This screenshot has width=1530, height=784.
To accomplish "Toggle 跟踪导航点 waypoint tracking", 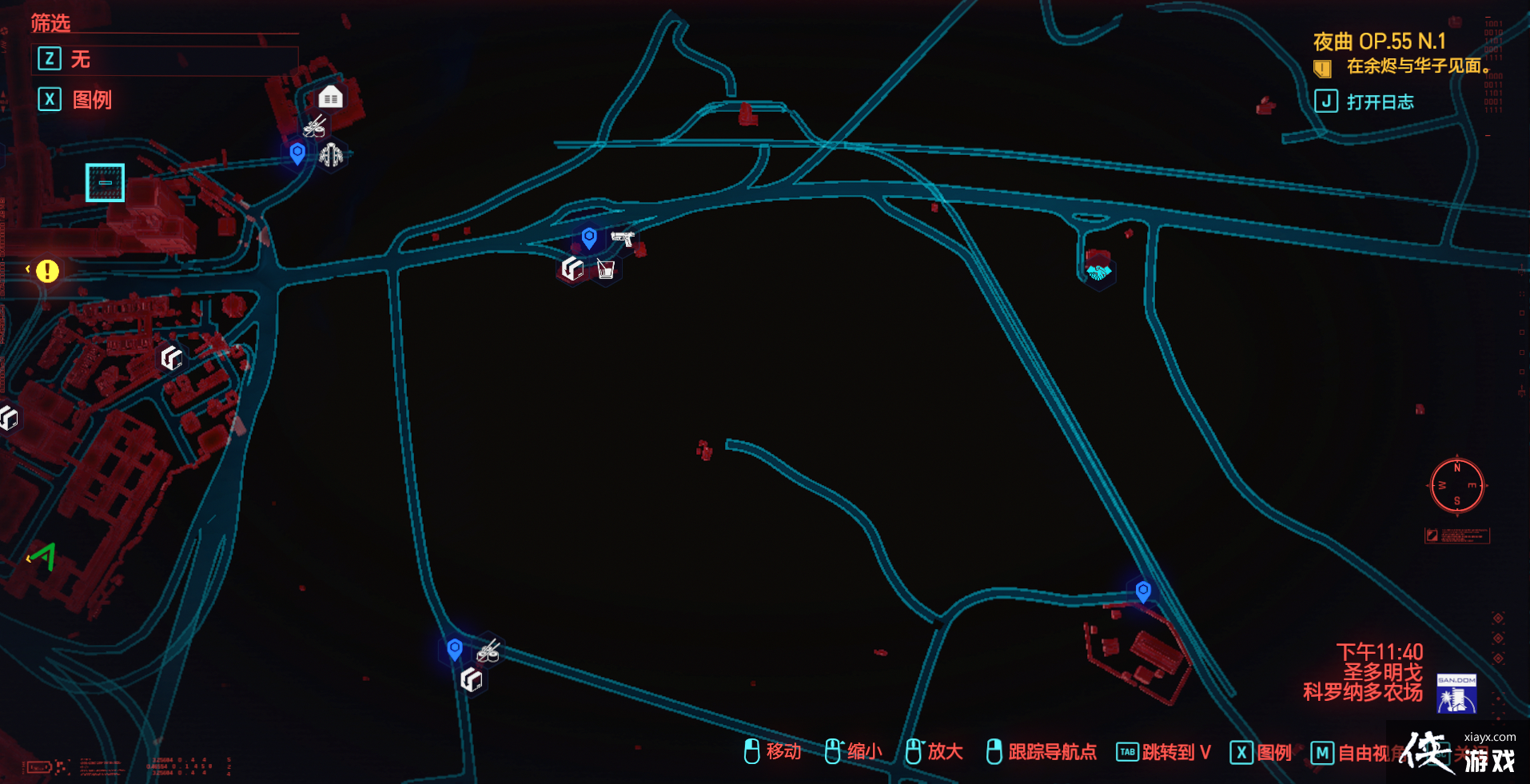I will pos(1051,752).
